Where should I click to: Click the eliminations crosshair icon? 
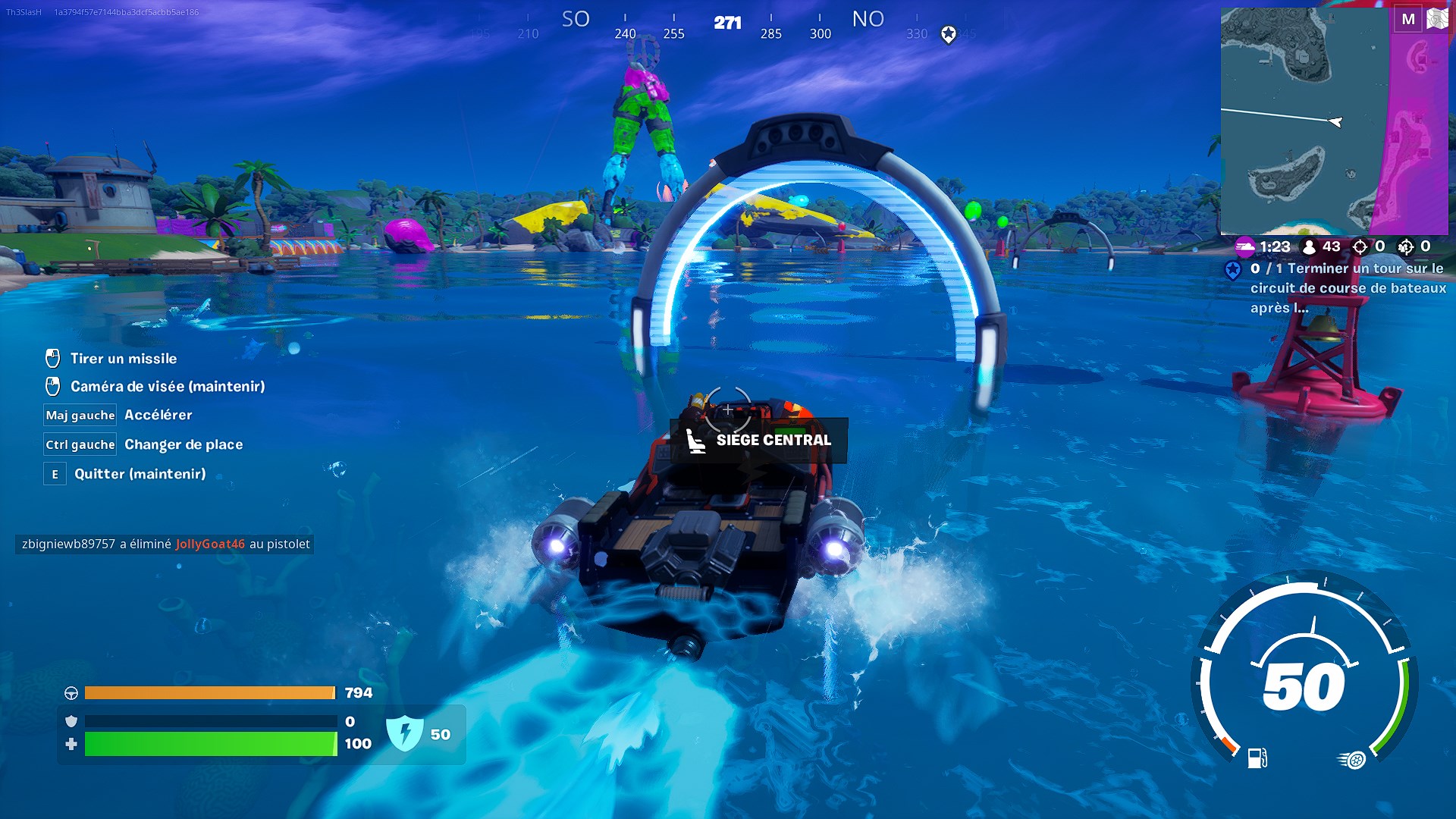pos(1360,247)
